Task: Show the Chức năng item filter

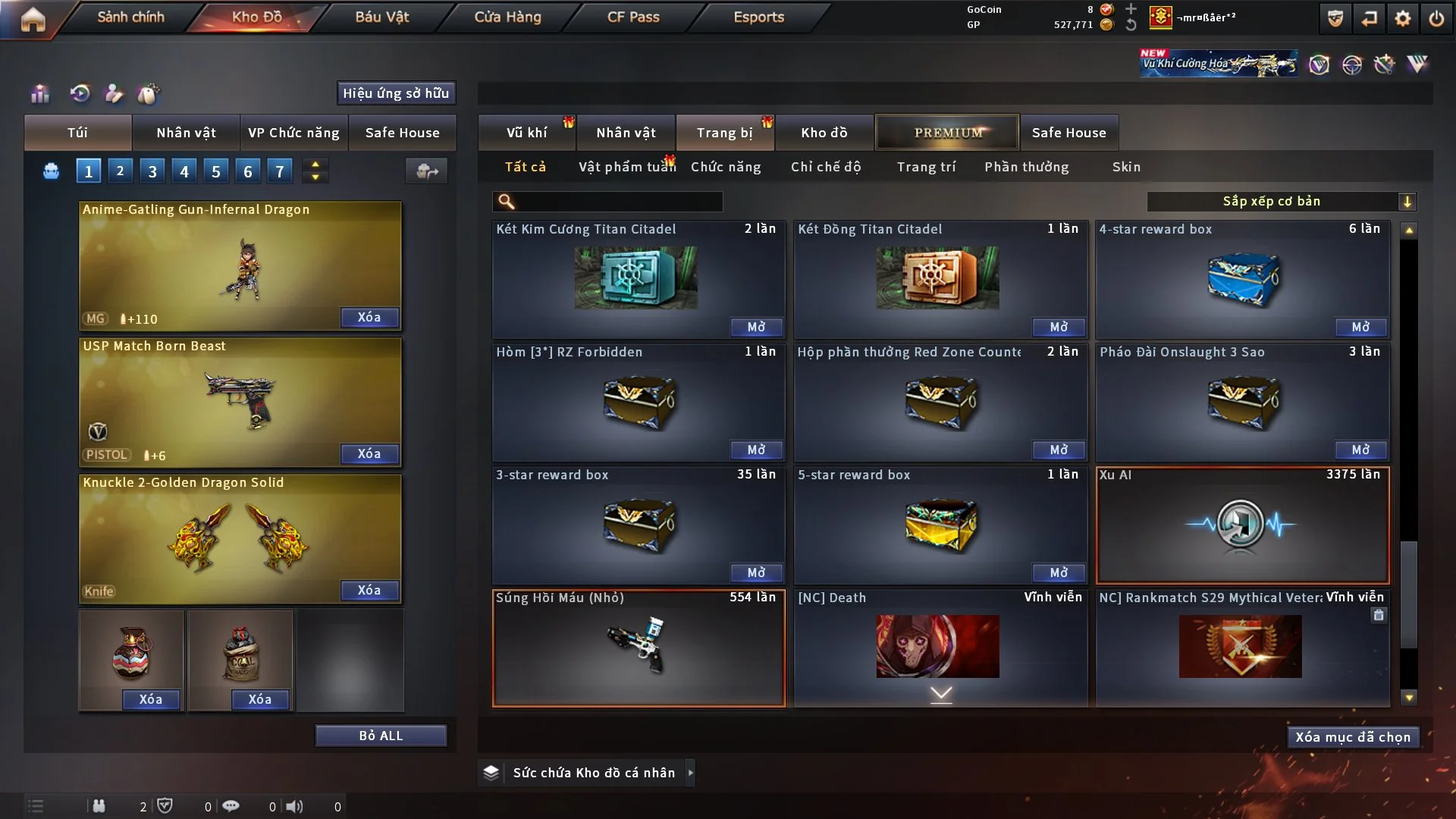Action: pyautogui.click(x=726, y=167)
